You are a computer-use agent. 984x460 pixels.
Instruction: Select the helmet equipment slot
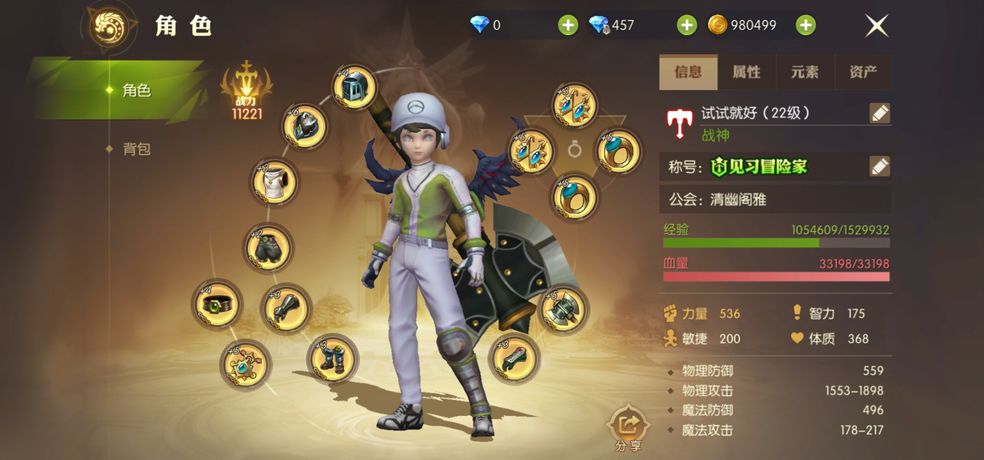point(353,88)
